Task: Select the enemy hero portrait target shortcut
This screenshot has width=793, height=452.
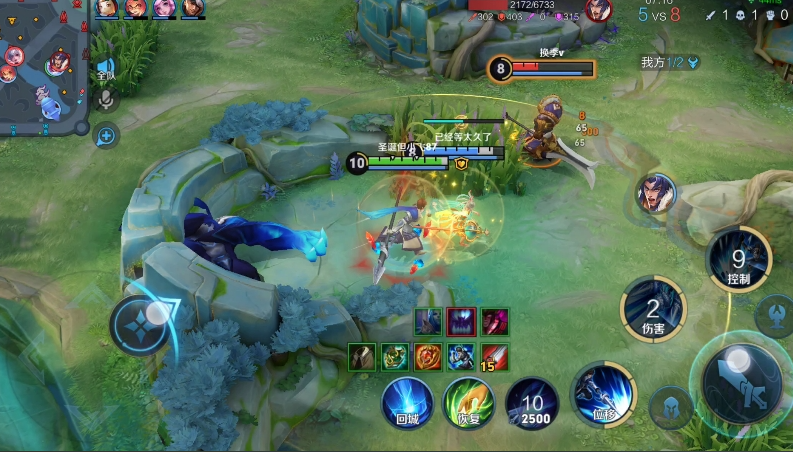Action: click(655, 193)
